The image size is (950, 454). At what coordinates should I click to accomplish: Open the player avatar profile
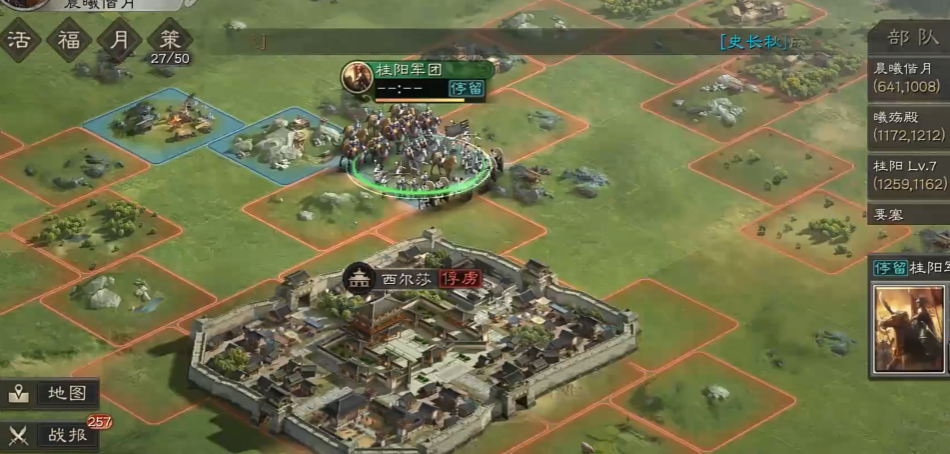pos(22,5)
